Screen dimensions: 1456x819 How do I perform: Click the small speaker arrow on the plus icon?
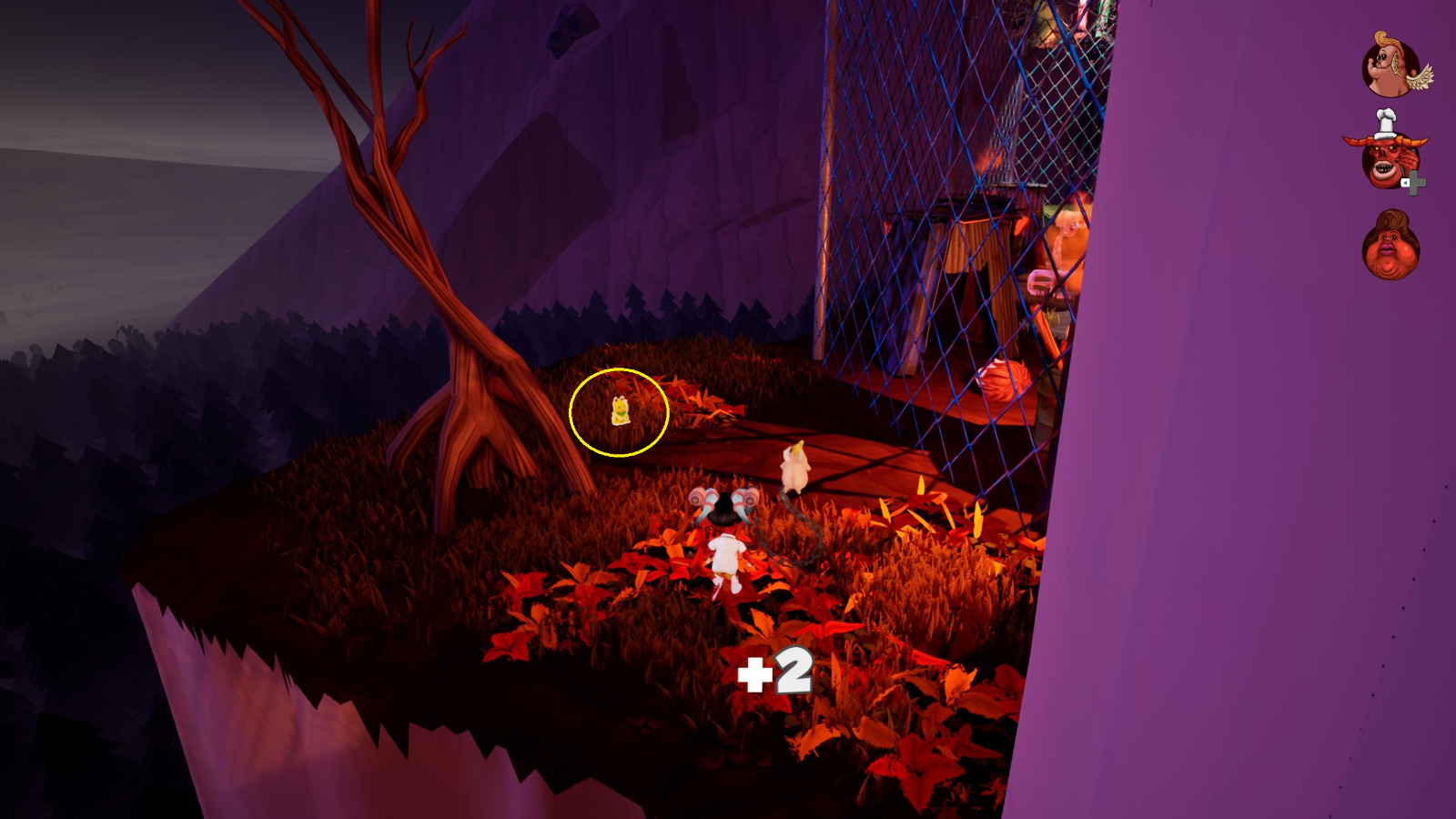[x=1405, y=182]
